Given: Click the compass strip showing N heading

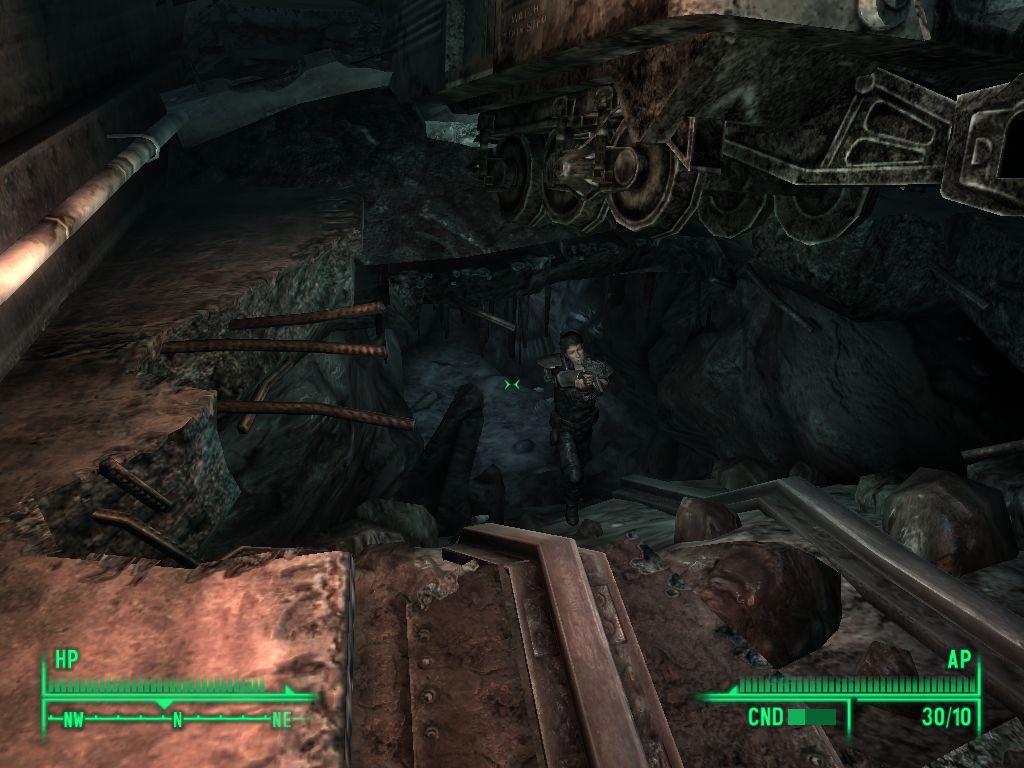Looking at the screenshot, I should [177, 718].
